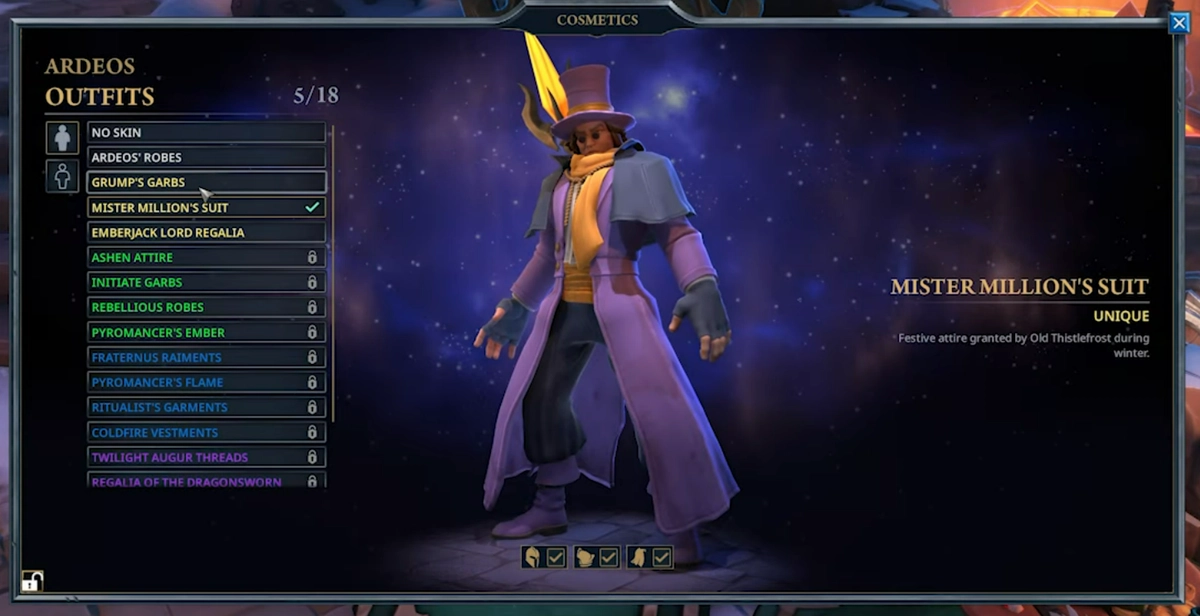Viewport: 1200px width, 616px height.
Task: Switch to the filled body silhouette tab
Action: coord(62,138)
